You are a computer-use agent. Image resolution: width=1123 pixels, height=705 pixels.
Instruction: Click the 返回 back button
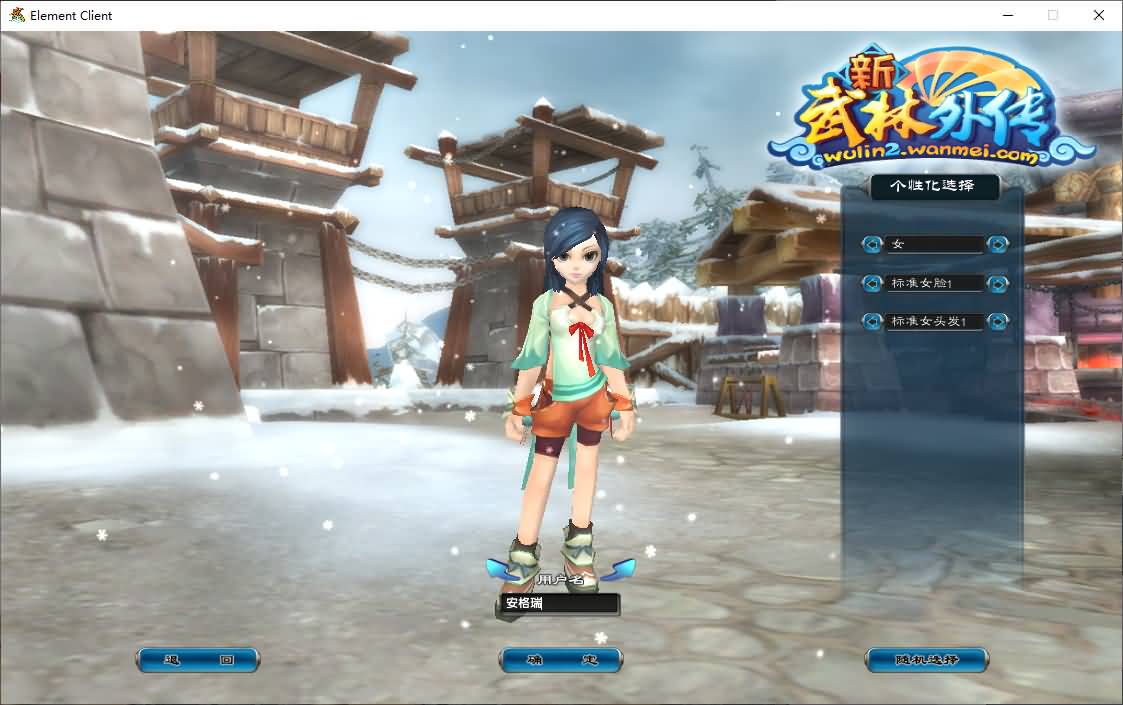coord(198,660)
